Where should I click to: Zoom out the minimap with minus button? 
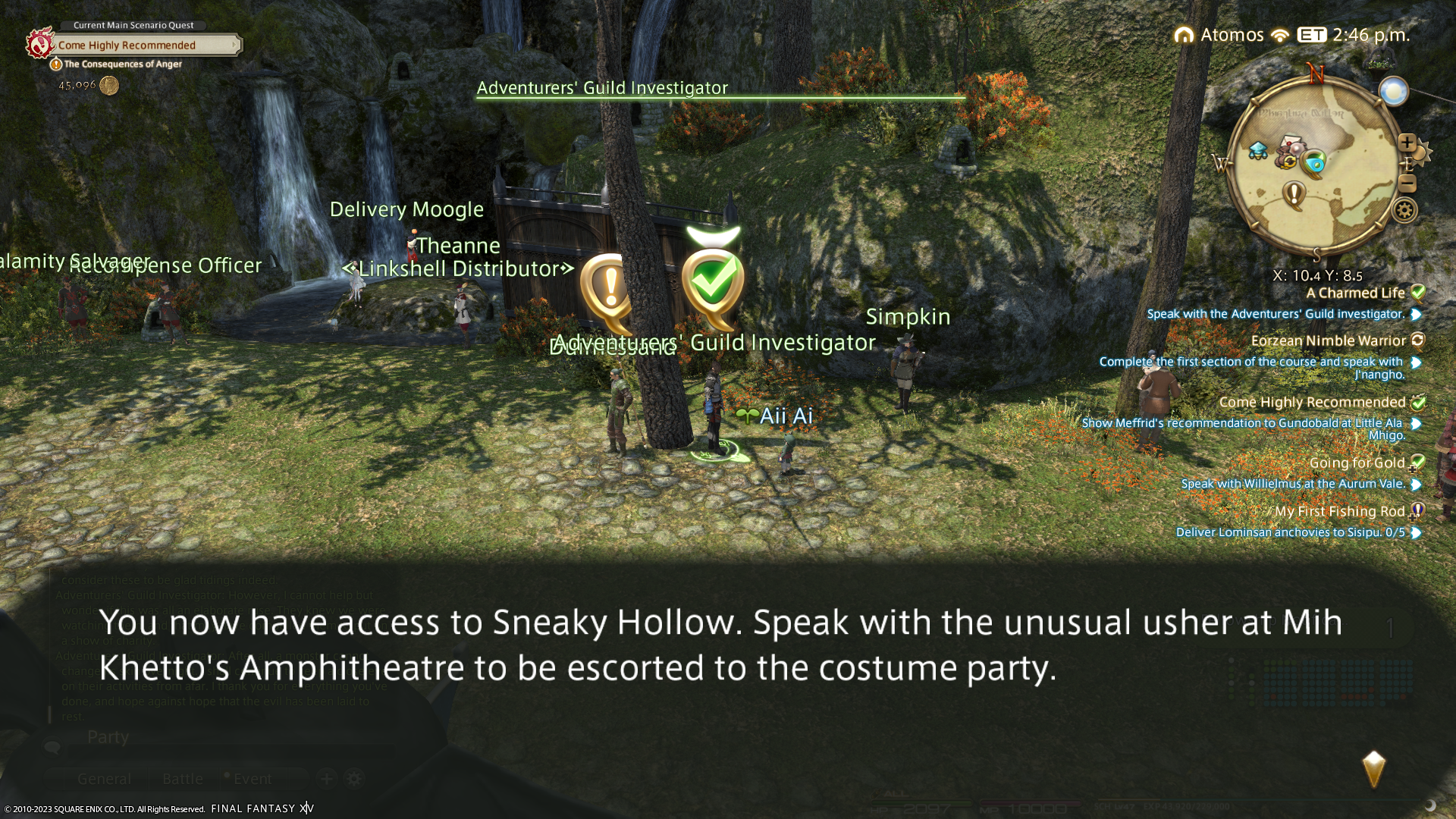tap(1407, 184)
